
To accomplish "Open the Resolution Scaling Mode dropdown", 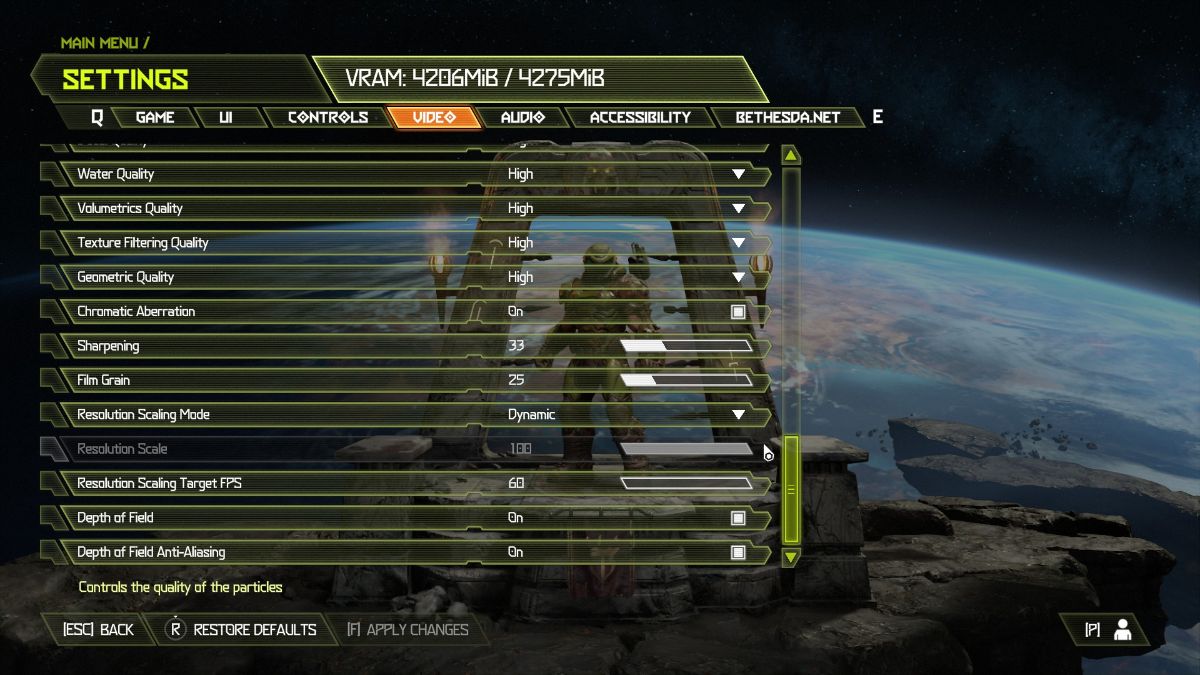I will coord(738,415).
